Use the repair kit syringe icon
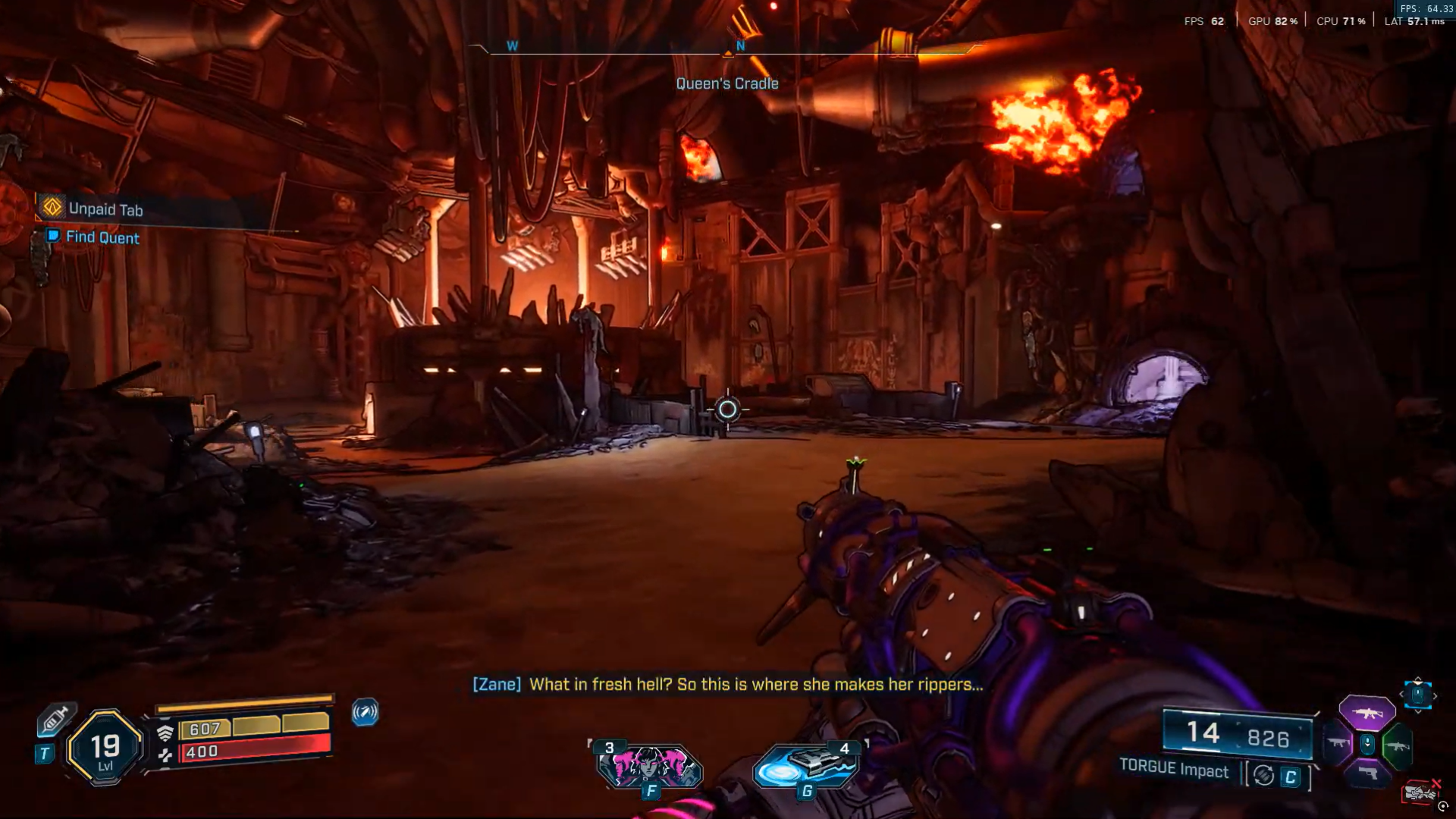This screenshot has height=819, width=1456. pyautogui.click(x=55, y=720)
